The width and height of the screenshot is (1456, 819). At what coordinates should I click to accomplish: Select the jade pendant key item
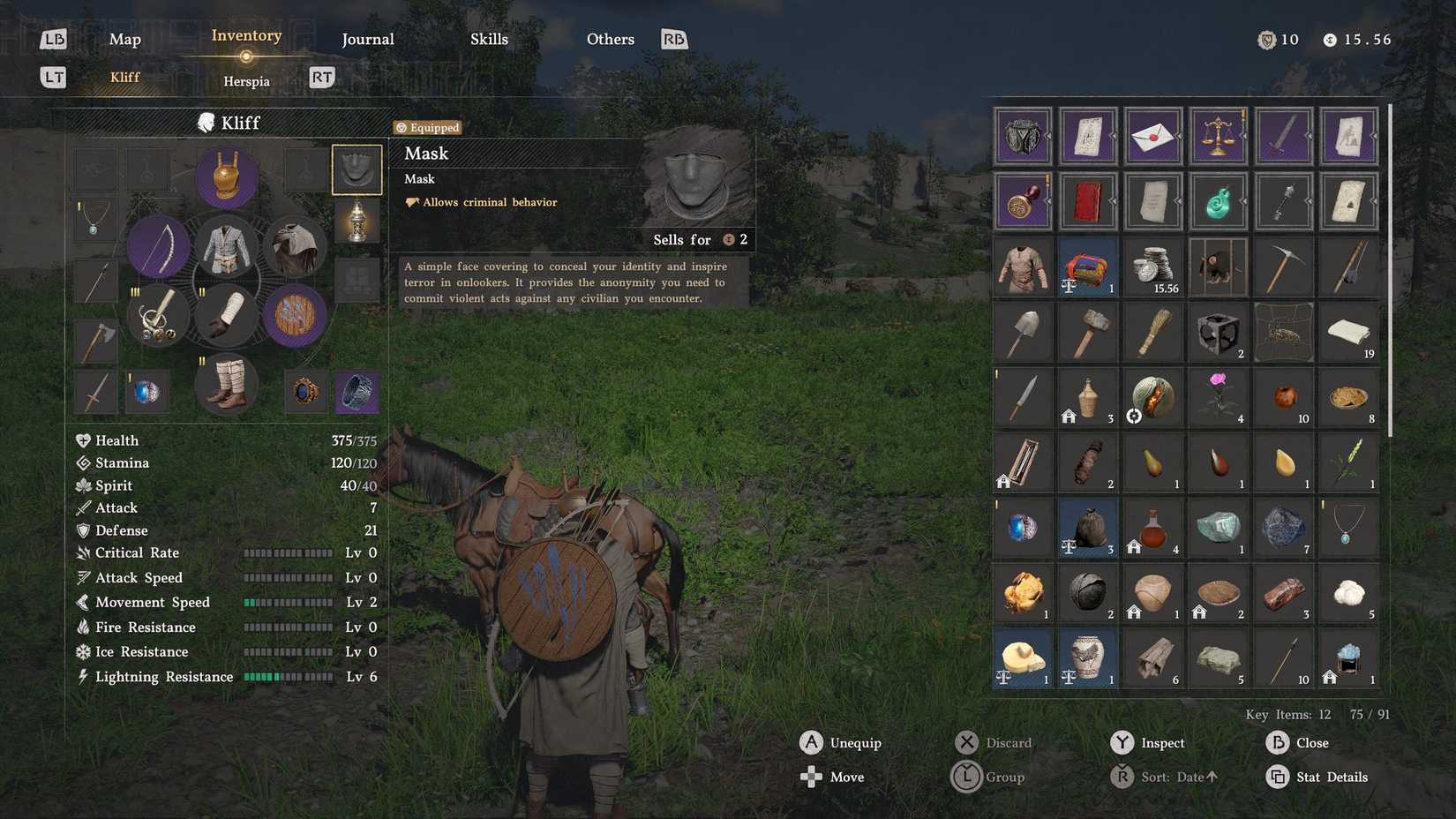(x=1219, y=200)
